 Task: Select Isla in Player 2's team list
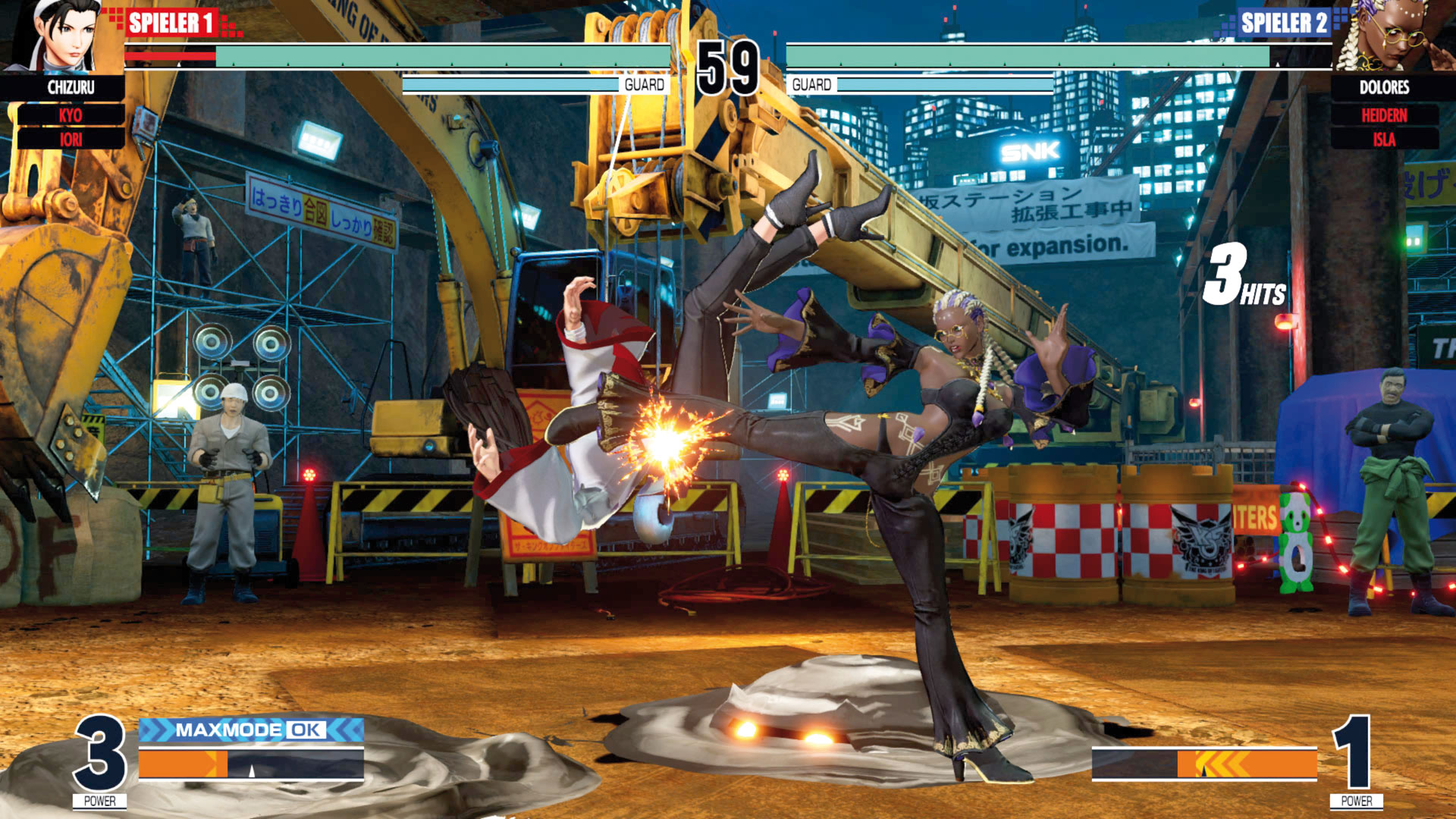pos(1384,140)
